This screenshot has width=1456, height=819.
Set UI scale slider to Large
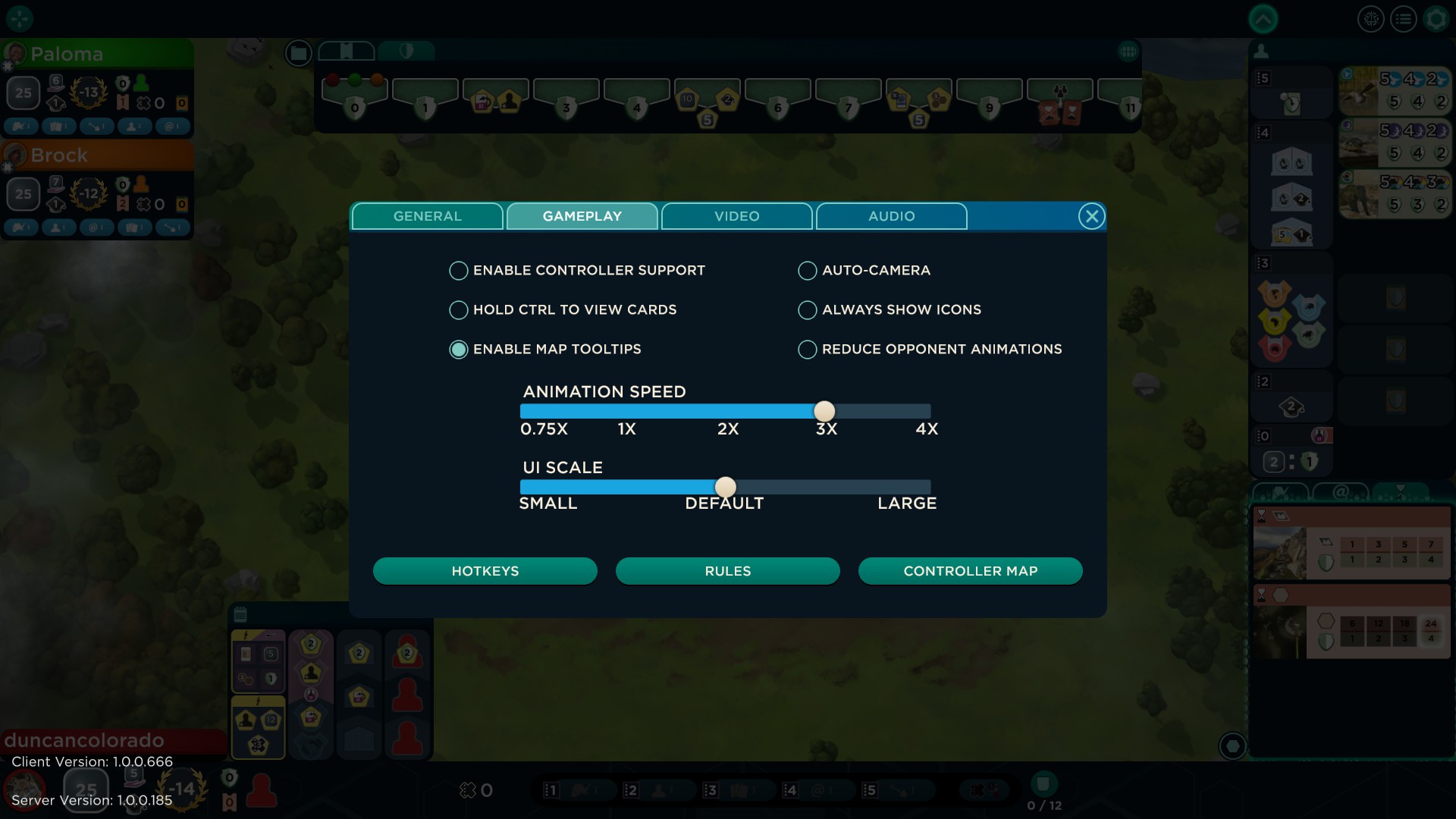(x=928, y=487)
